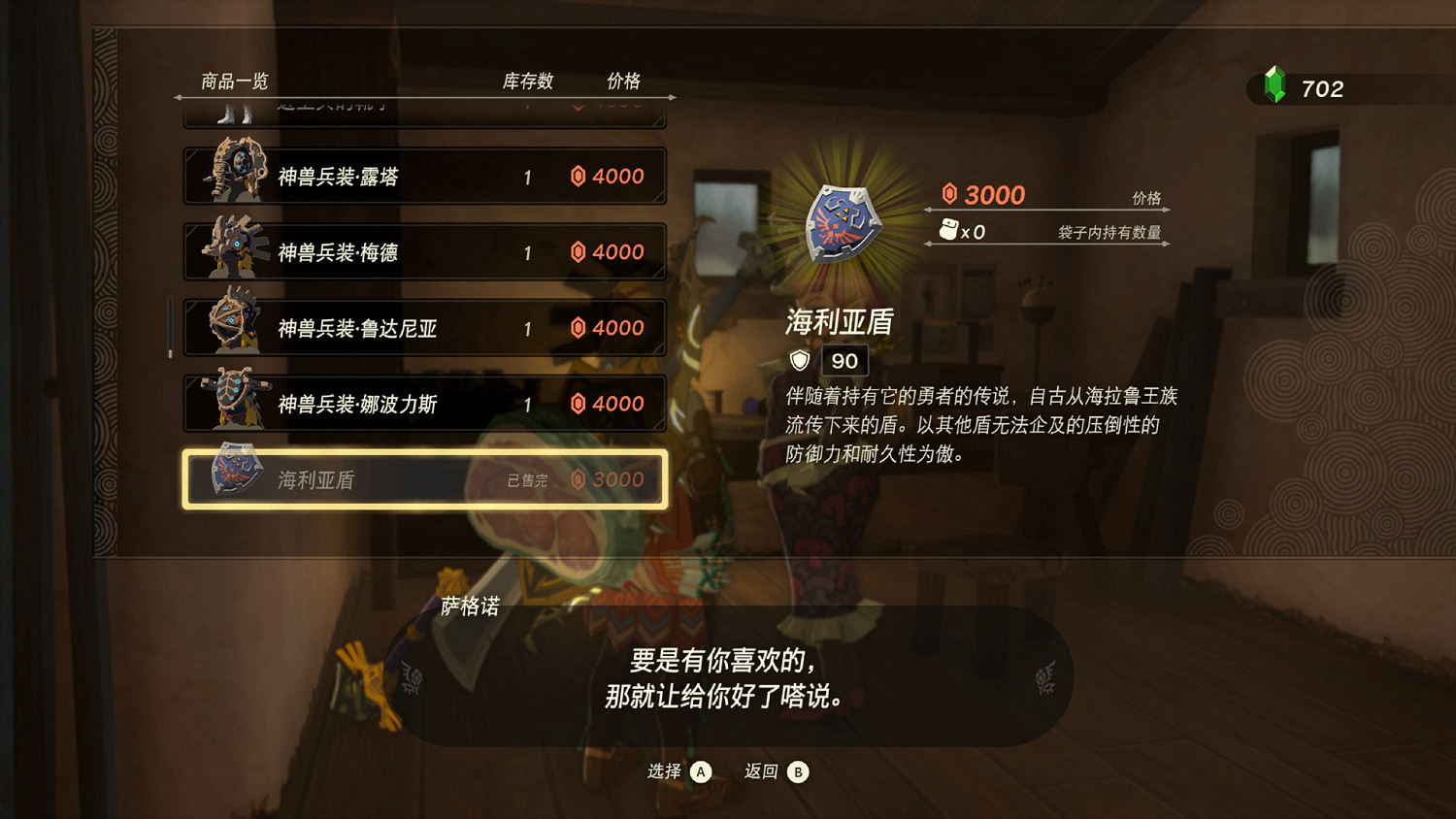This screenshot has height=819, width=1456.
Task: Select the 神兽兵装·鲁达尼亚 listing
Action: 424,327
